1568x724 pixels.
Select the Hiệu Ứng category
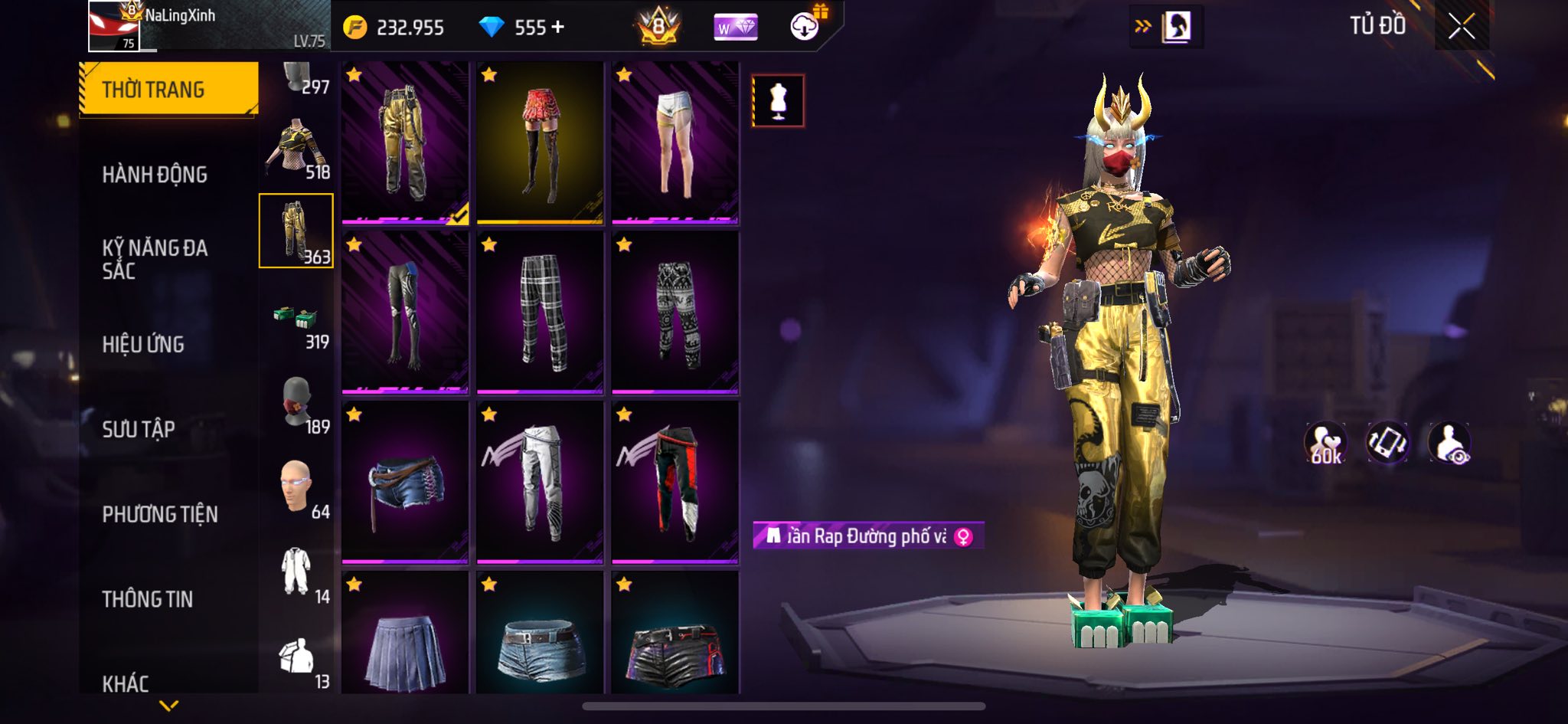pos(143,345)
